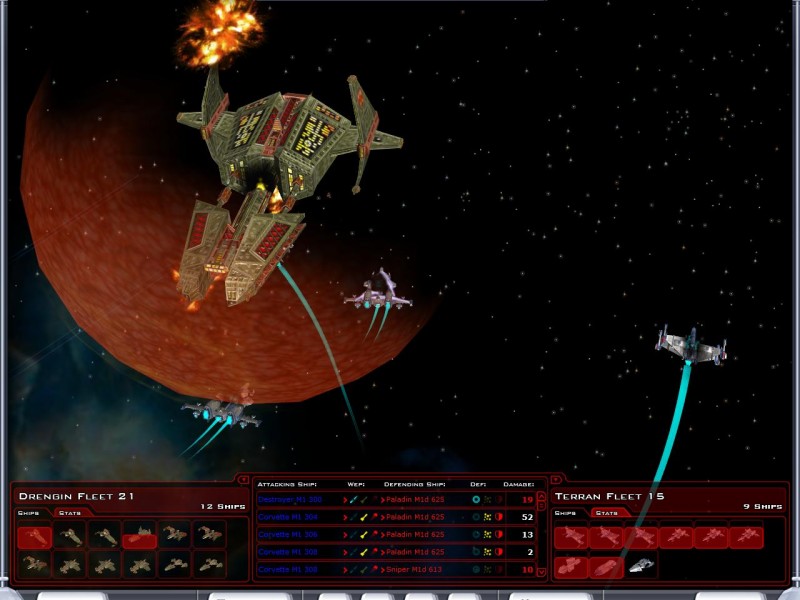Screen dimensions: 800x600
Task: Select the first destroyed Drengin ship slot
Action: (x=34, y=536)
